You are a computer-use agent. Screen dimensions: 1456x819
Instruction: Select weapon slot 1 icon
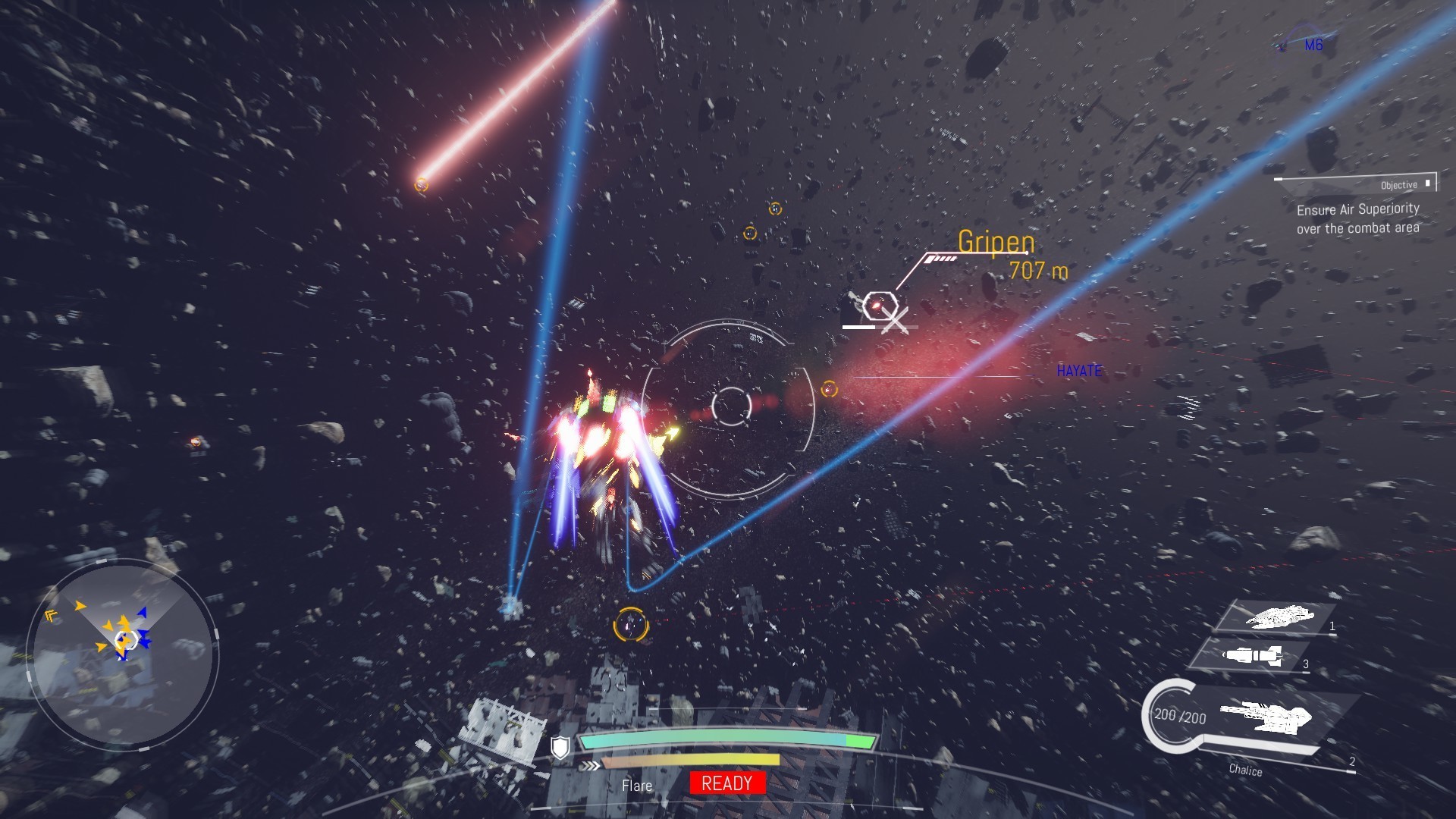(1278, 617)
